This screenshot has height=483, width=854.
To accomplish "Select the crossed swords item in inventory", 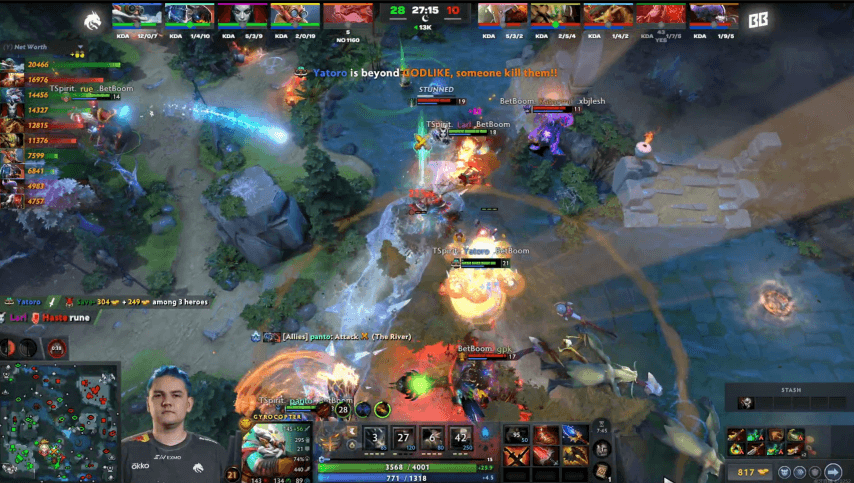I will click(x=517, y=458).
